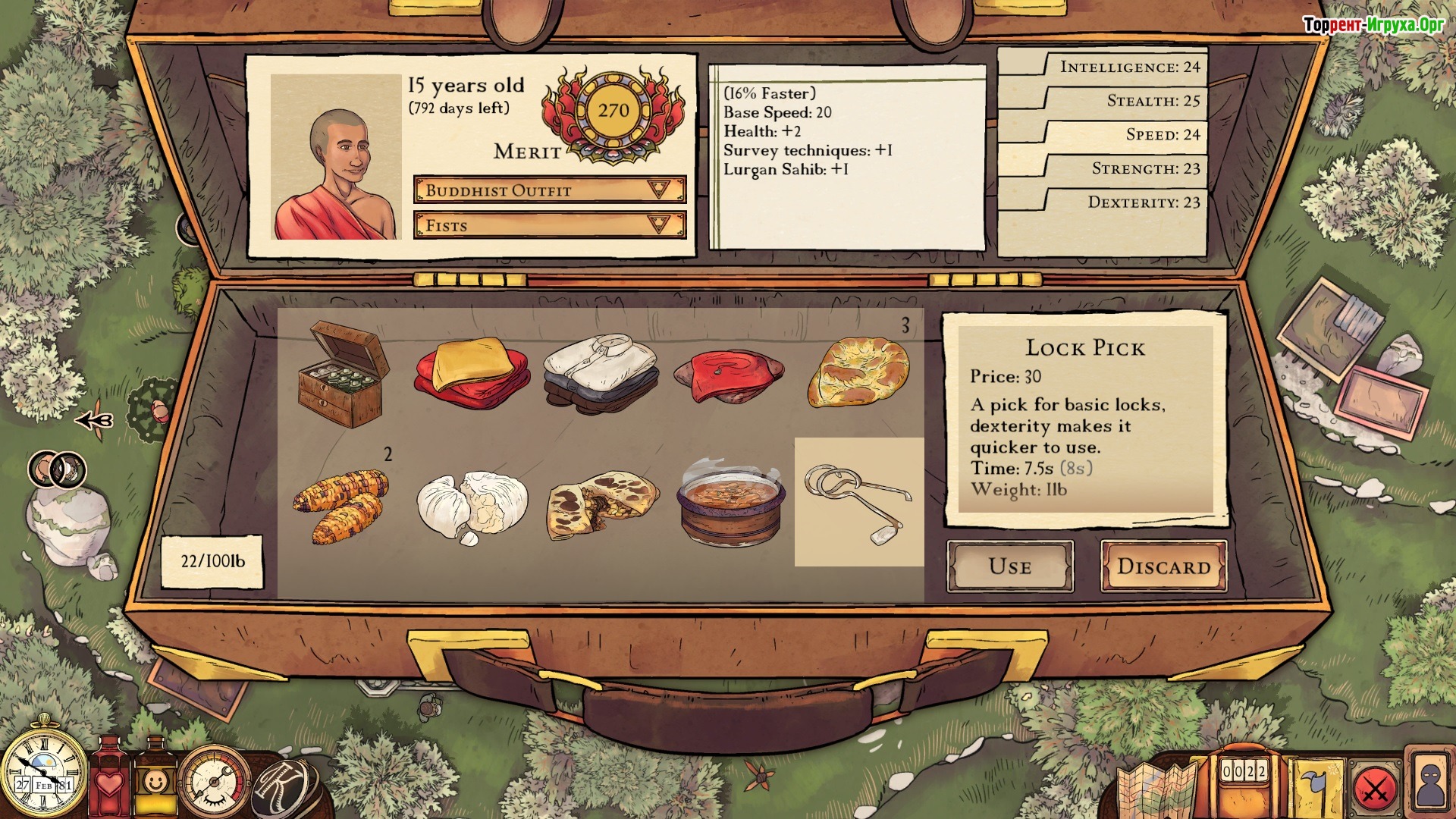Open the Buddhist Outfit dropdown
Image resolution: width=1456 pixels, height=819 pixels.
(x=550, y=190)
